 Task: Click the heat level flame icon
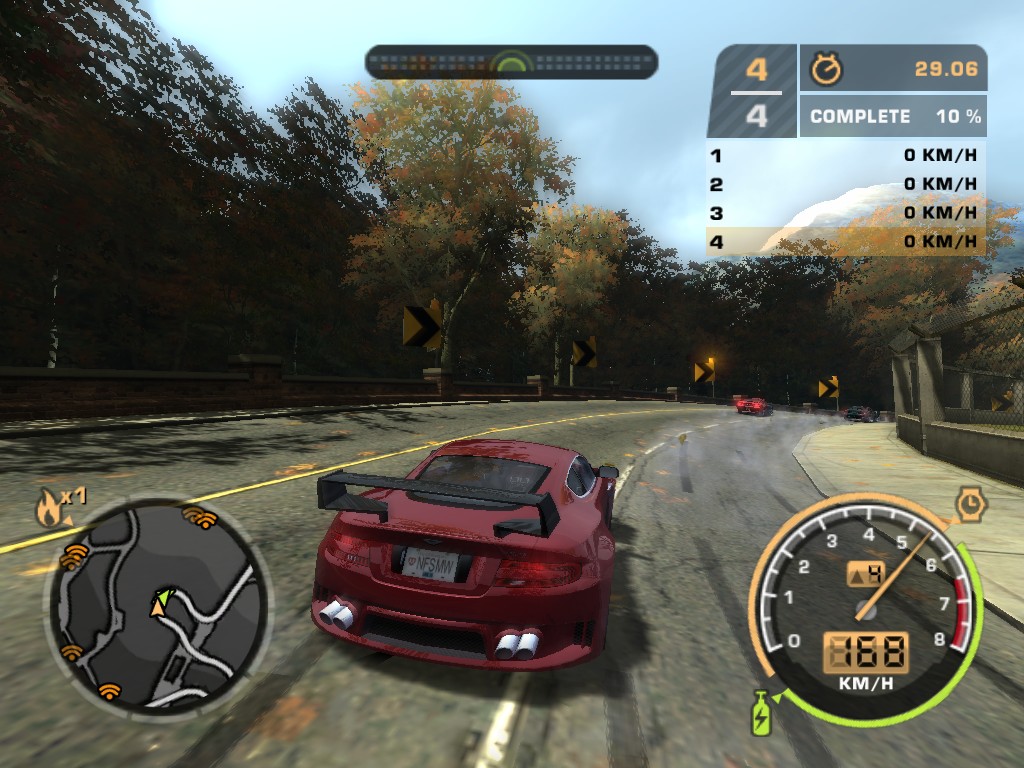(x=49, y=509)
